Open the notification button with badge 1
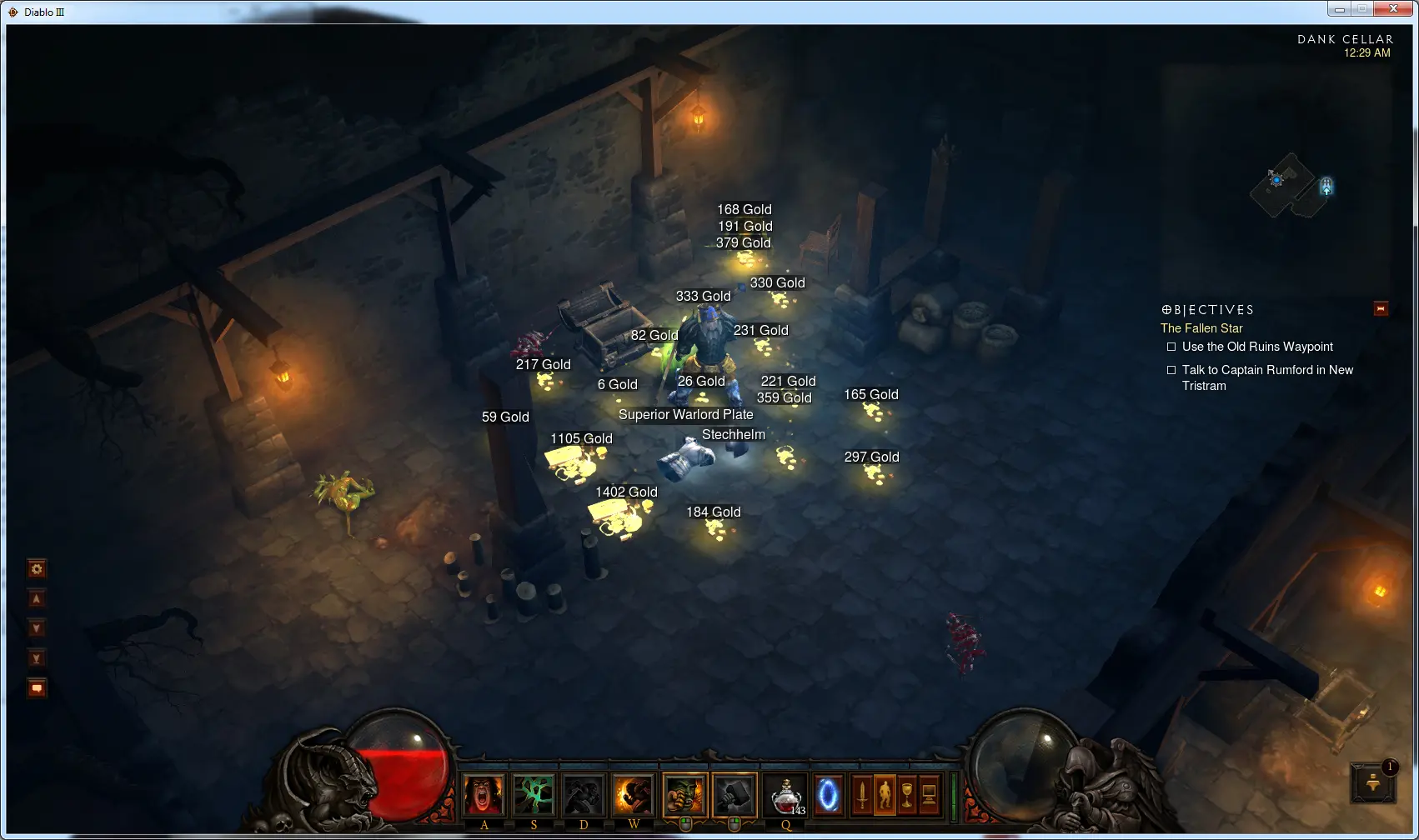1419x840 pixels. [1373, 782]
